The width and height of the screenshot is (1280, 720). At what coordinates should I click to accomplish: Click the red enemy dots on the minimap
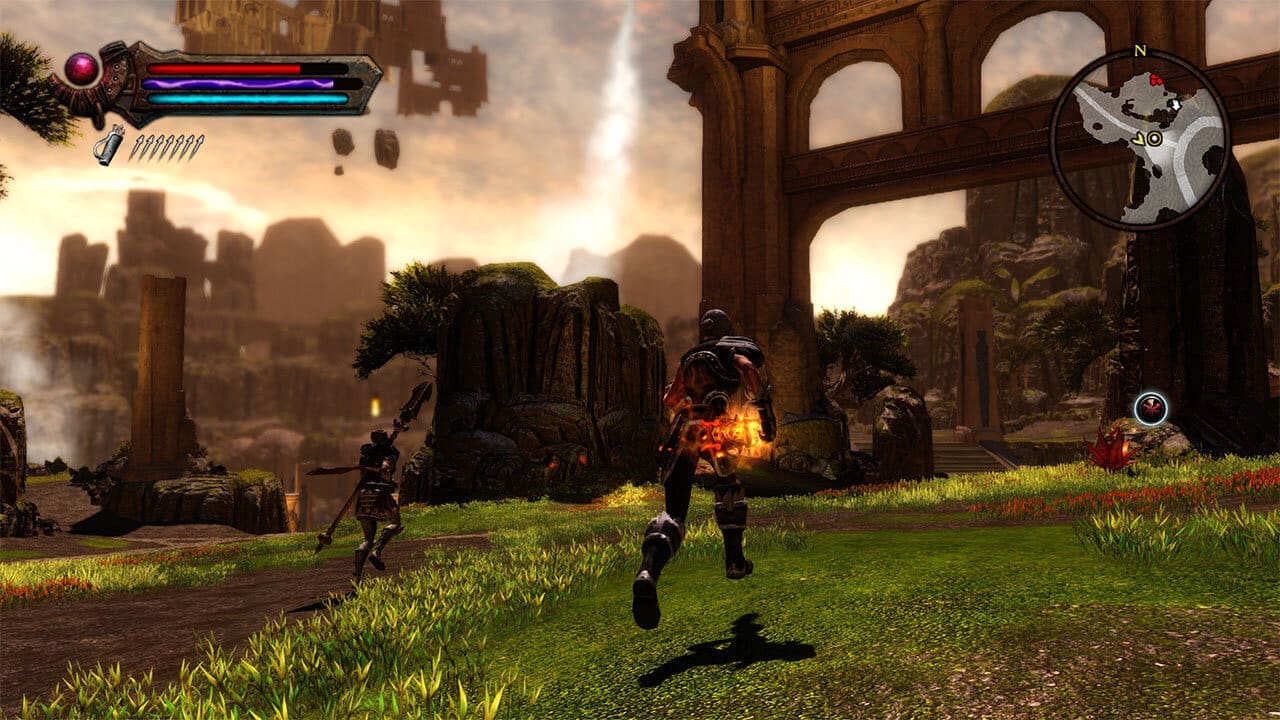1158,79
